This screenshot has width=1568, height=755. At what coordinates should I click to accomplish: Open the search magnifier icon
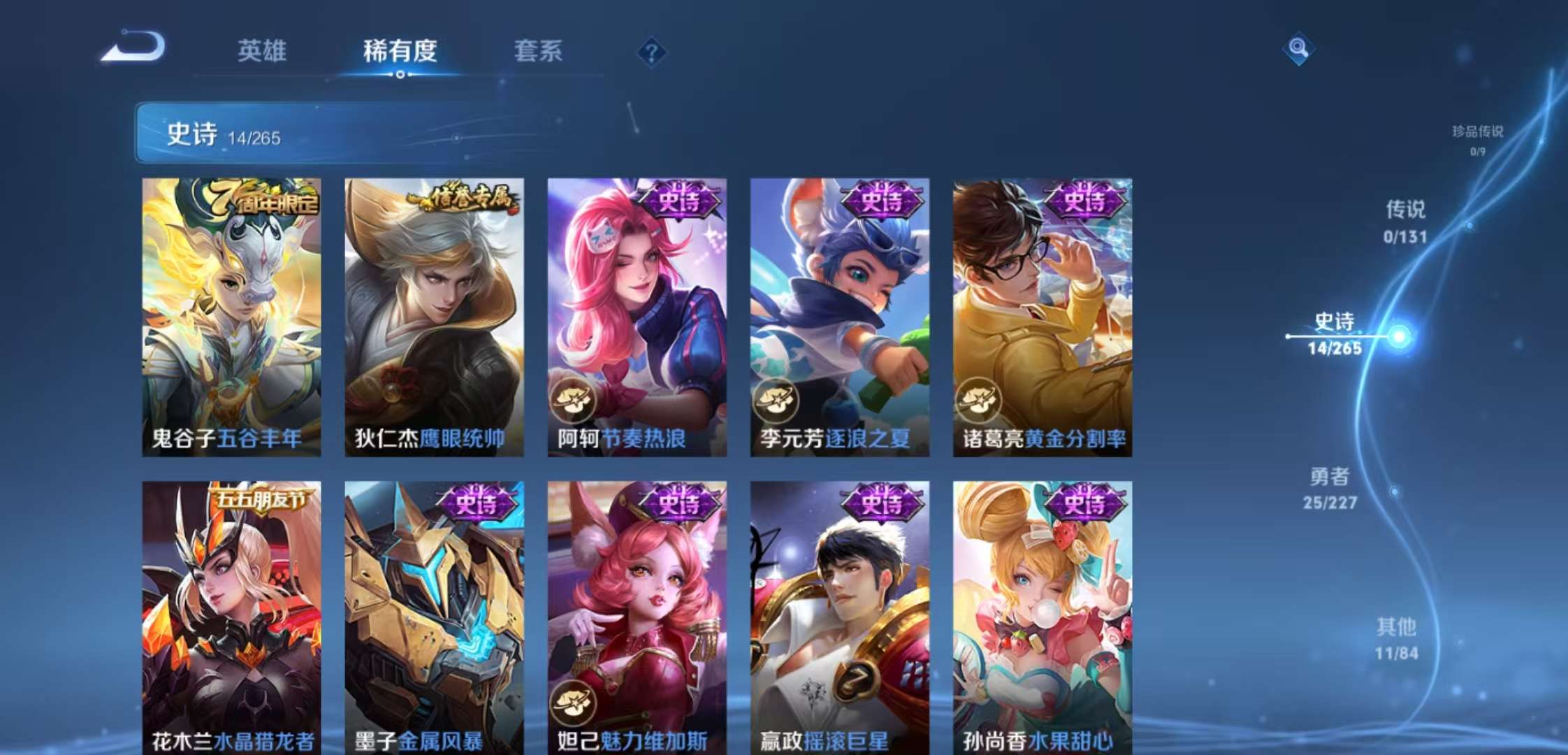tap(1298, 48)
